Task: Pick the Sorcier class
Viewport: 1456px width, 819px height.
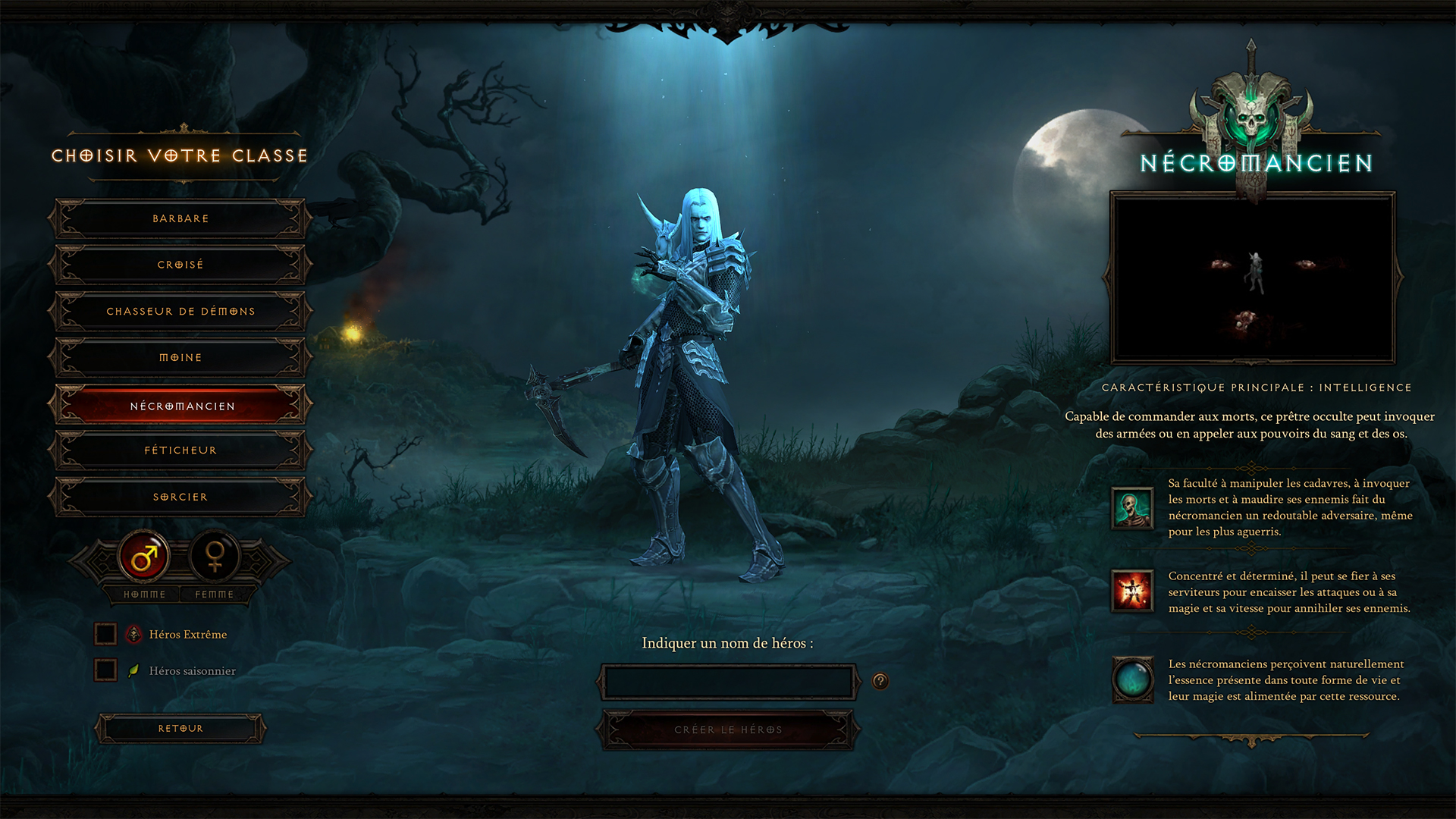Action: tap(180, 497)
